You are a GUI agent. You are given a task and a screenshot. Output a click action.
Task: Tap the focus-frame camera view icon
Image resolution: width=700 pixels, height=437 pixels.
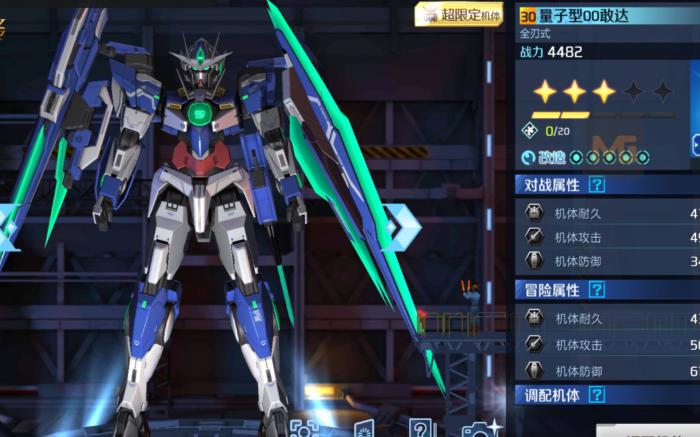point(303,430)
